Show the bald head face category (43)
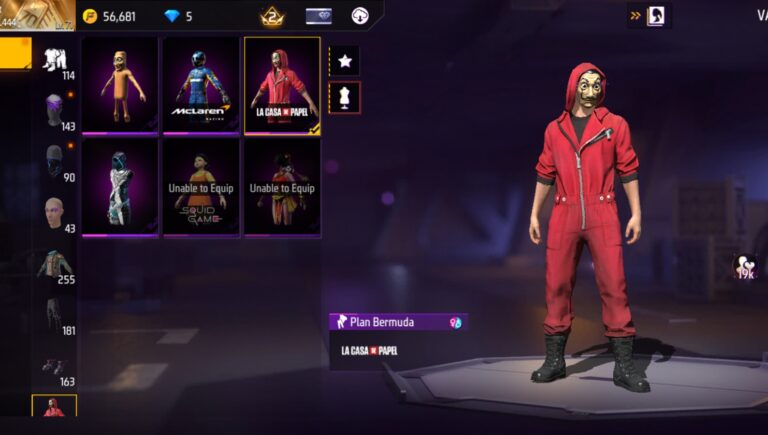The image size is (768, 435). (x=56, y=213)
